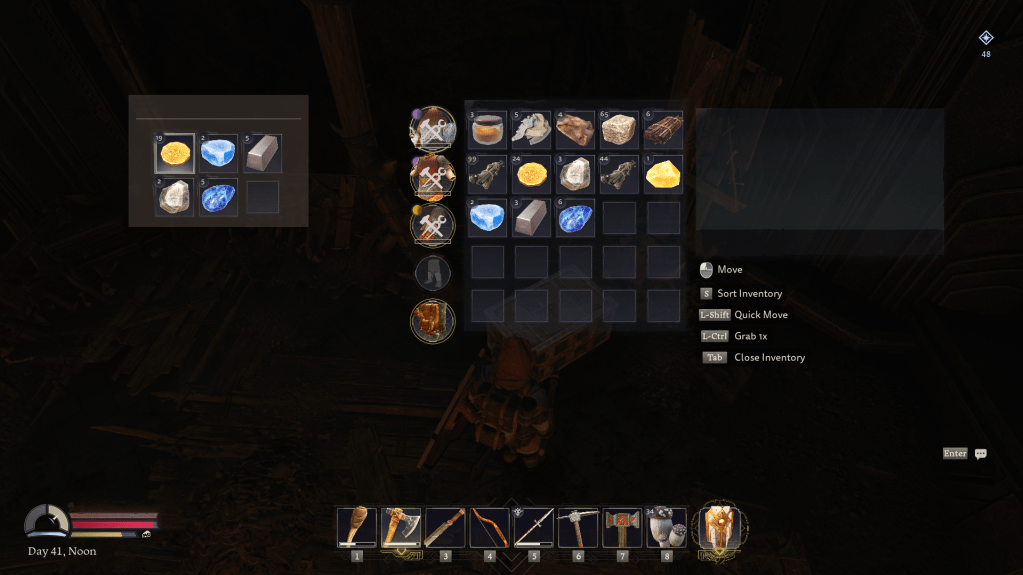1023x575 pixels.
Task: Pick the stack of 24 gold coins
Action: [x=531, y=174]
